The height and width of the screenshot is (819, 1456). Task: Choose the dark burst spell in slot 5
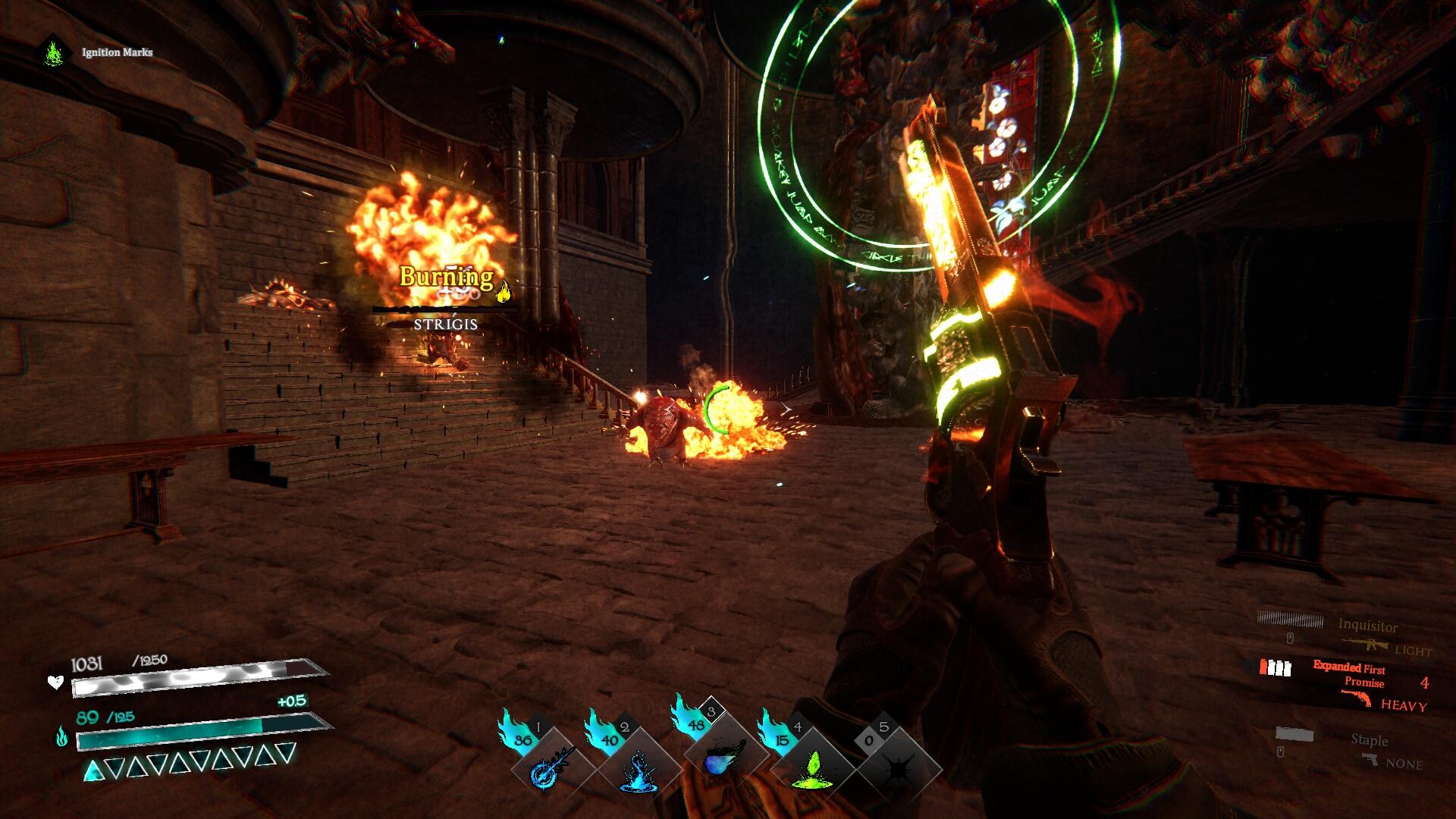898,767
